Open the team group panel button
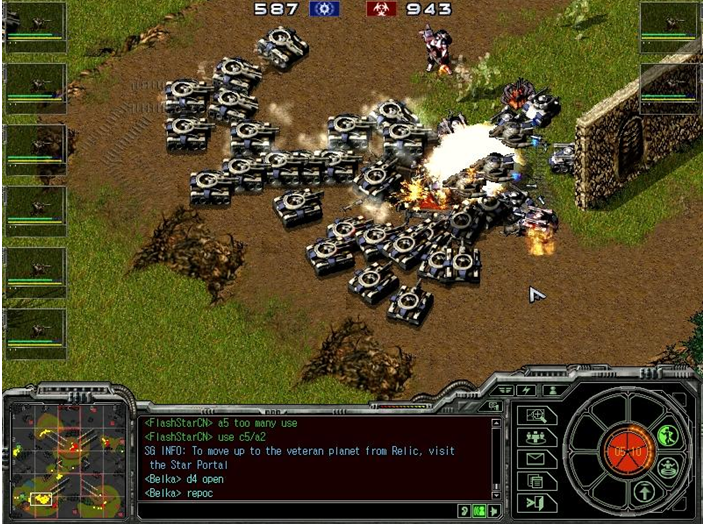Screen dimensions: 703x524 (536, 437)
